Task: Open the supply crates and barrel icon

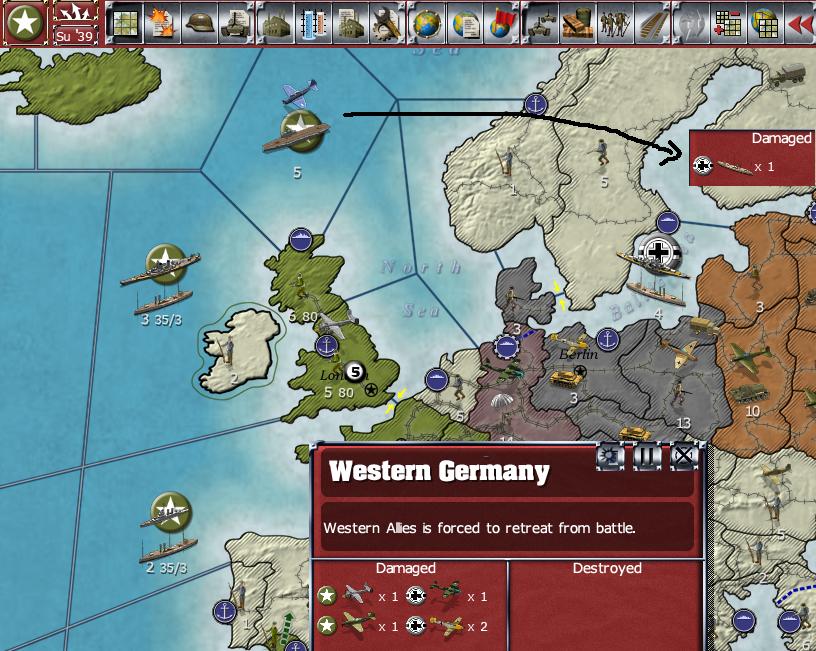Action: (577, 23)
